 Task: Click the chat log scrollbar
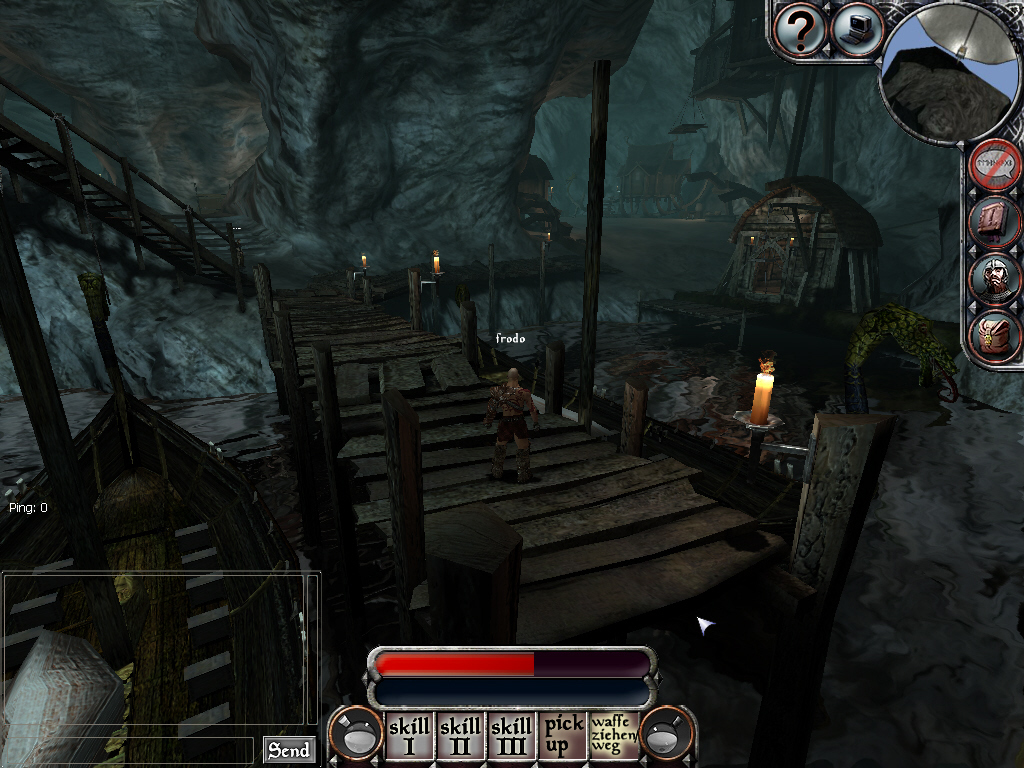click(314, 650)
